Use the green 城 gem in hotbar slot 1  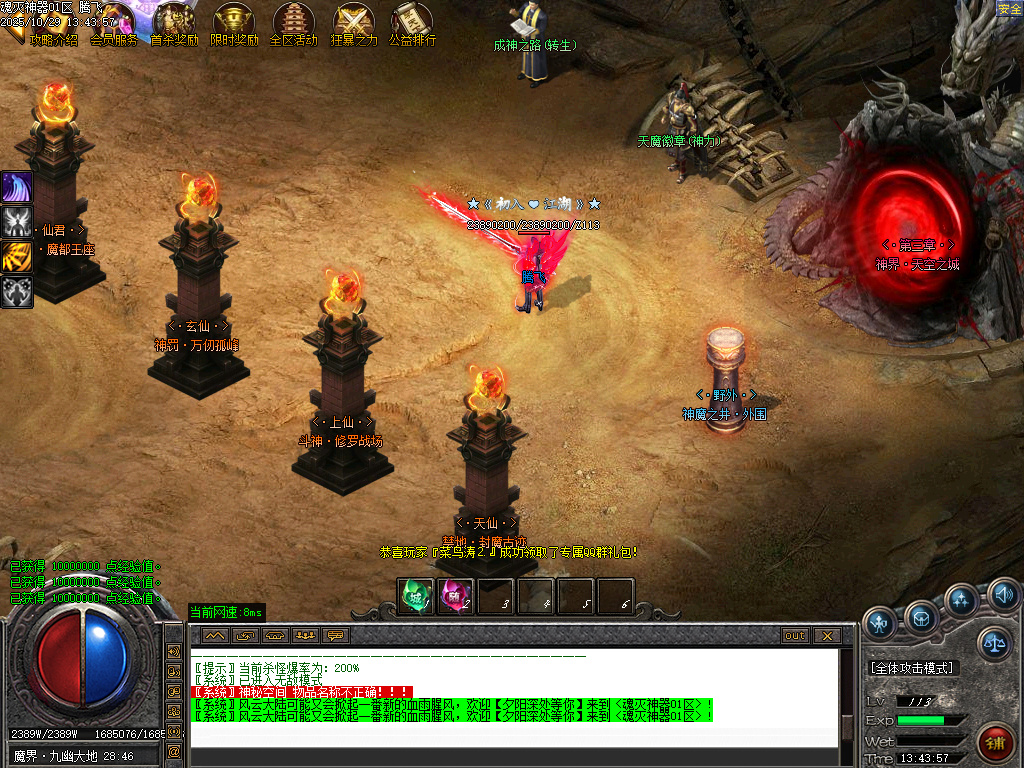(416, 596)
